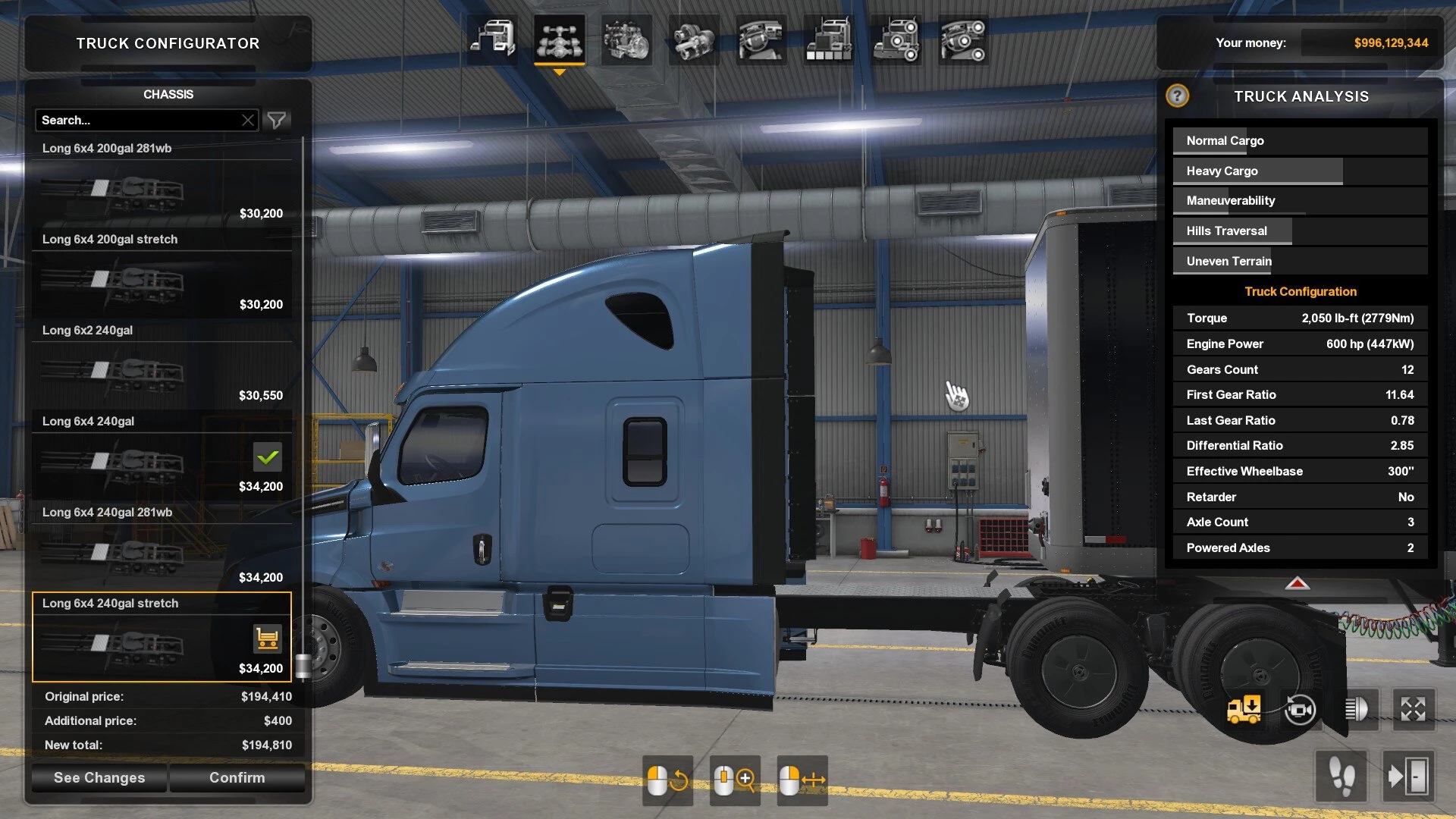Toggle the truck headlights icon
This screenshot has height=819, width=1456.
click(1356, 710)
